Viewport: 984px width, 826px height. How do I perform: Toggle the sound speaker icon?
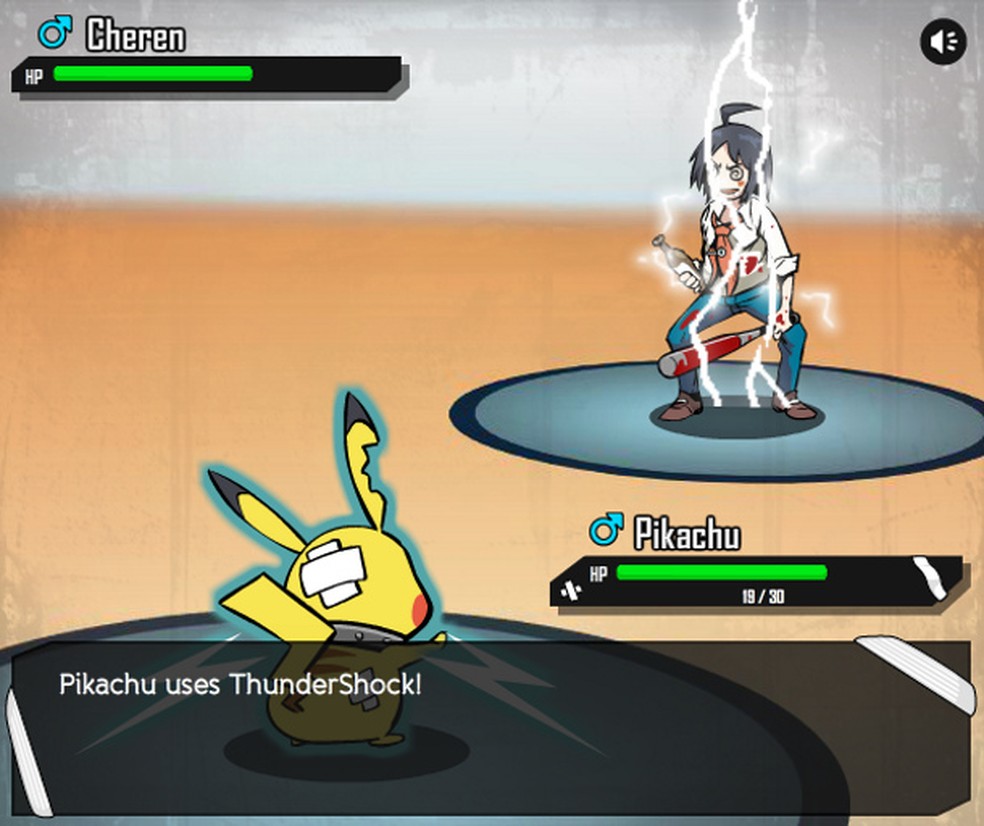coord(942,42)
